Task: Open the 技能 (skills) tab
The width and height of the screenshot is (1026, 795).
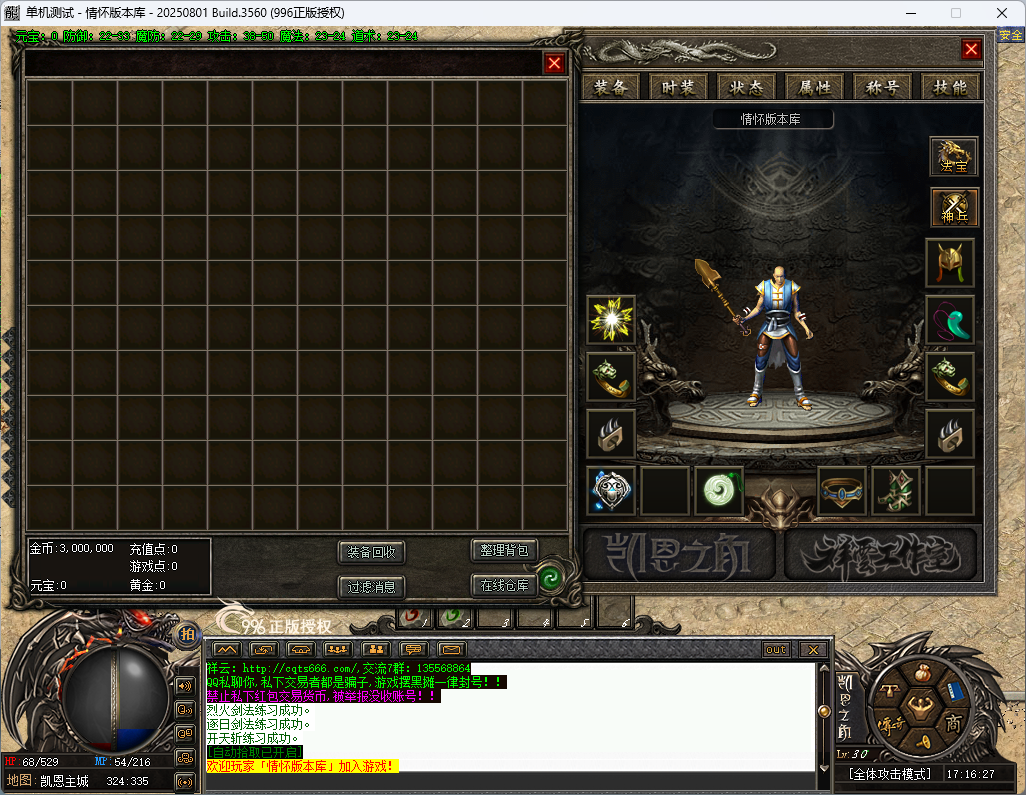Action: pos(950,87)
